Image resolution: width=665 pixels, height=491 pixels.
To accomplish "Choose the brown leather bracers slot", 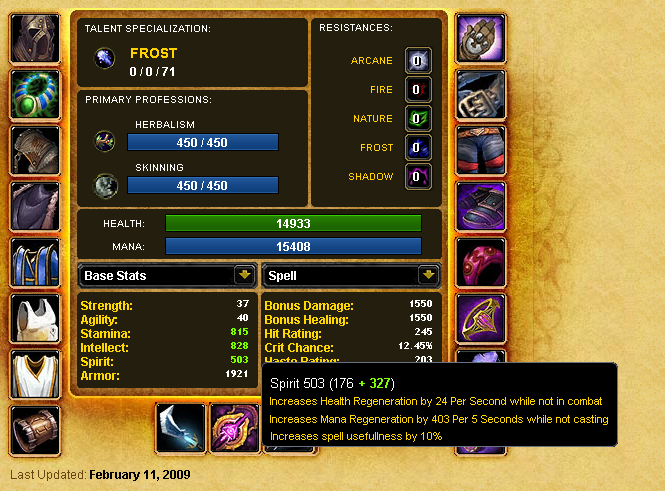I will (x=36, y=431).
